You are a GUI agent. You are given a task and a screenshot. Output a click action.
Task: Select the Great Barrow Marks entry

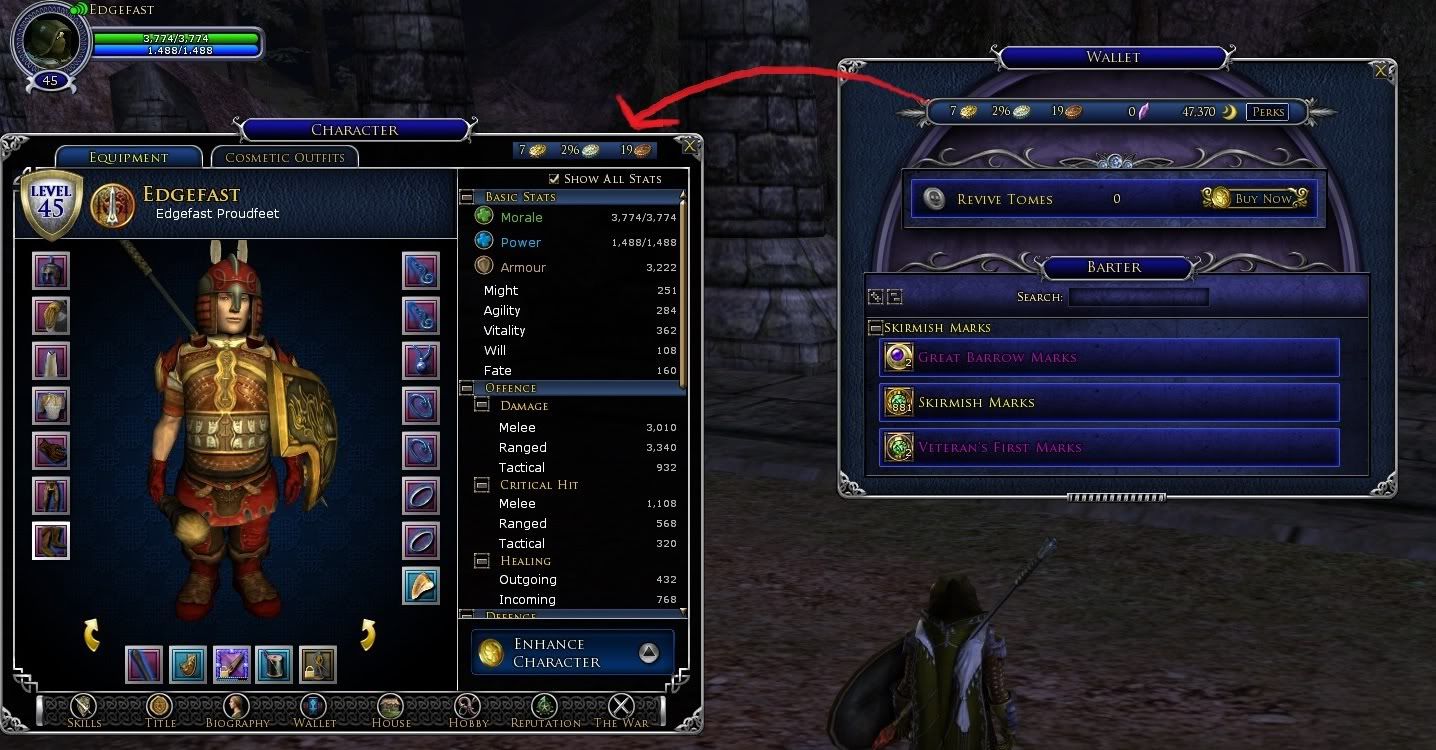pyautogui.click(x=1109, y=358)
